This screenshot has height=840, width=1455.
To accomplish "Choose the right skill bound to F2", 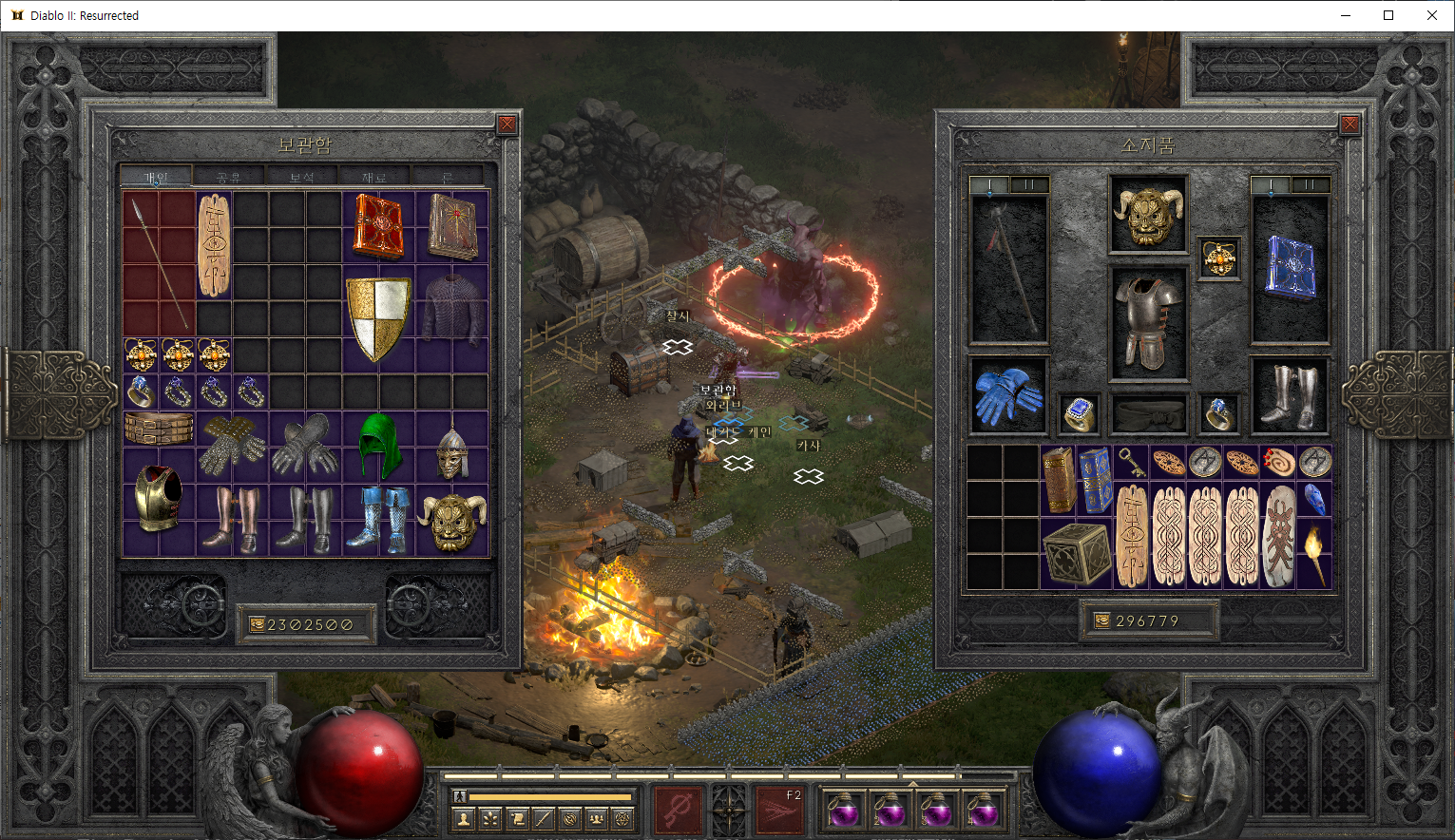I will pos(778,810).
